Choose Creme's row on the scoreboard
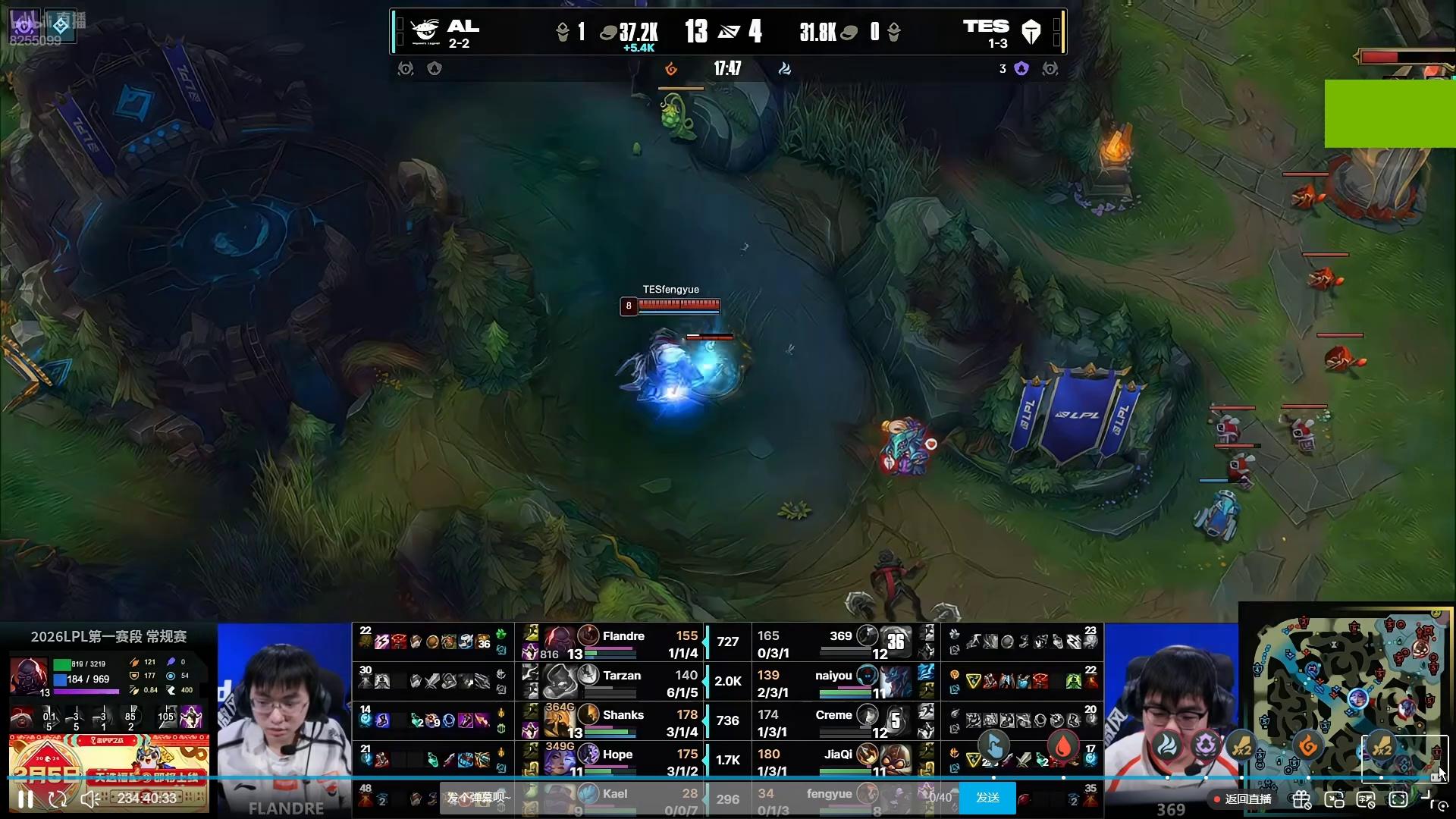This screenshot has height=819, width=1456. pos(833,722)
